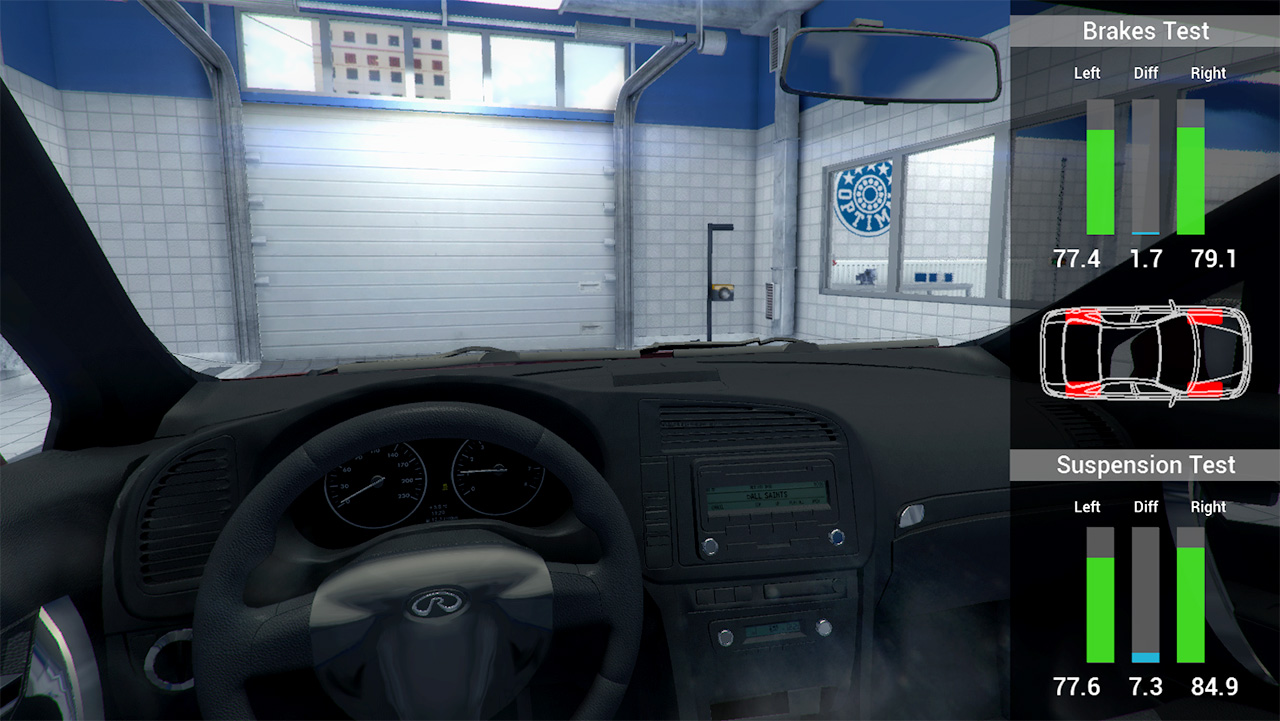Expand the Brakes Test panel header
The height and width of the screenshot is (721, 1280).
(x=1146, y=31)
